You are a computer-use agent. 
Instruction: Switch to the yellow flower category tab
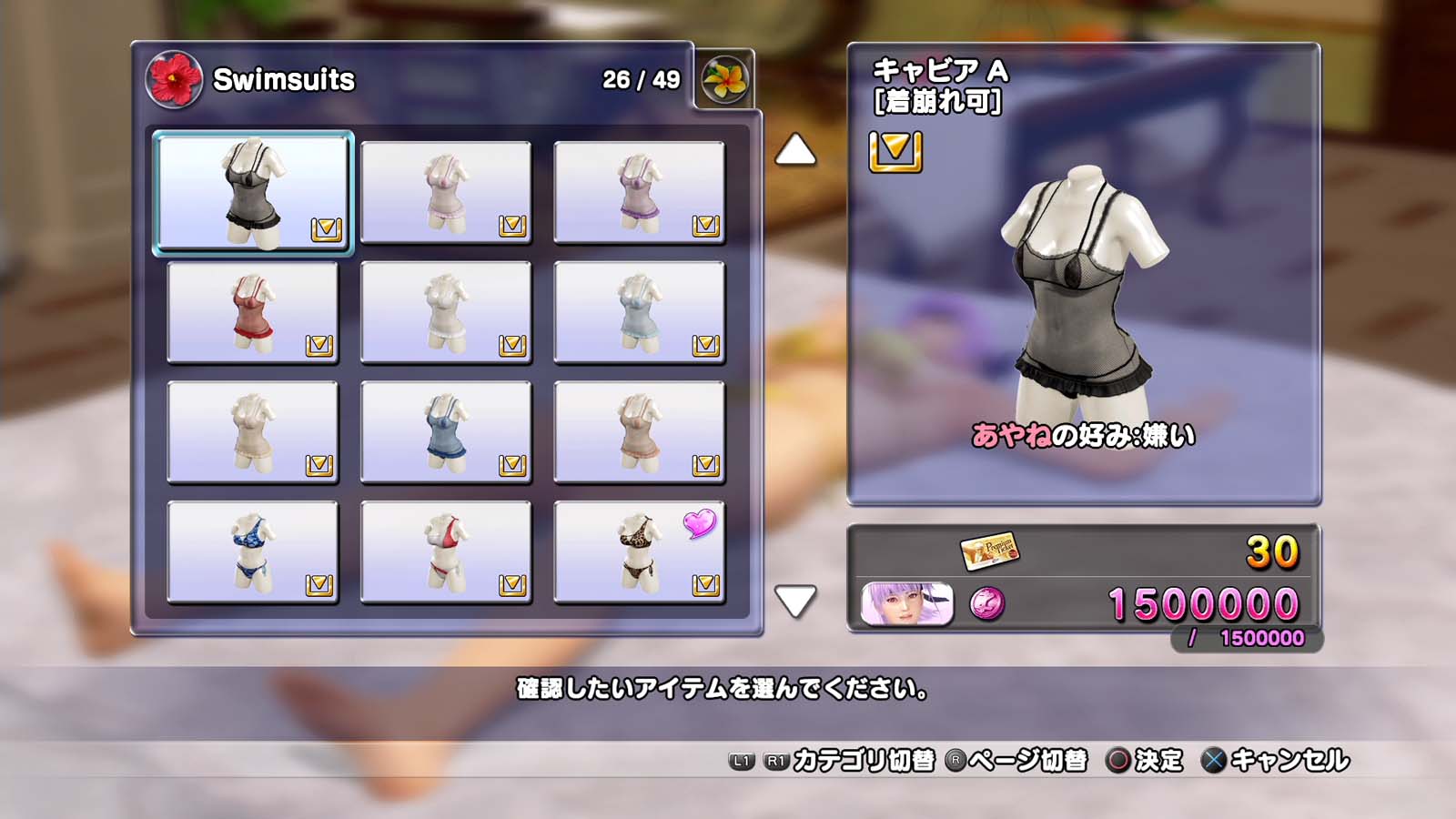pos(725,79)
